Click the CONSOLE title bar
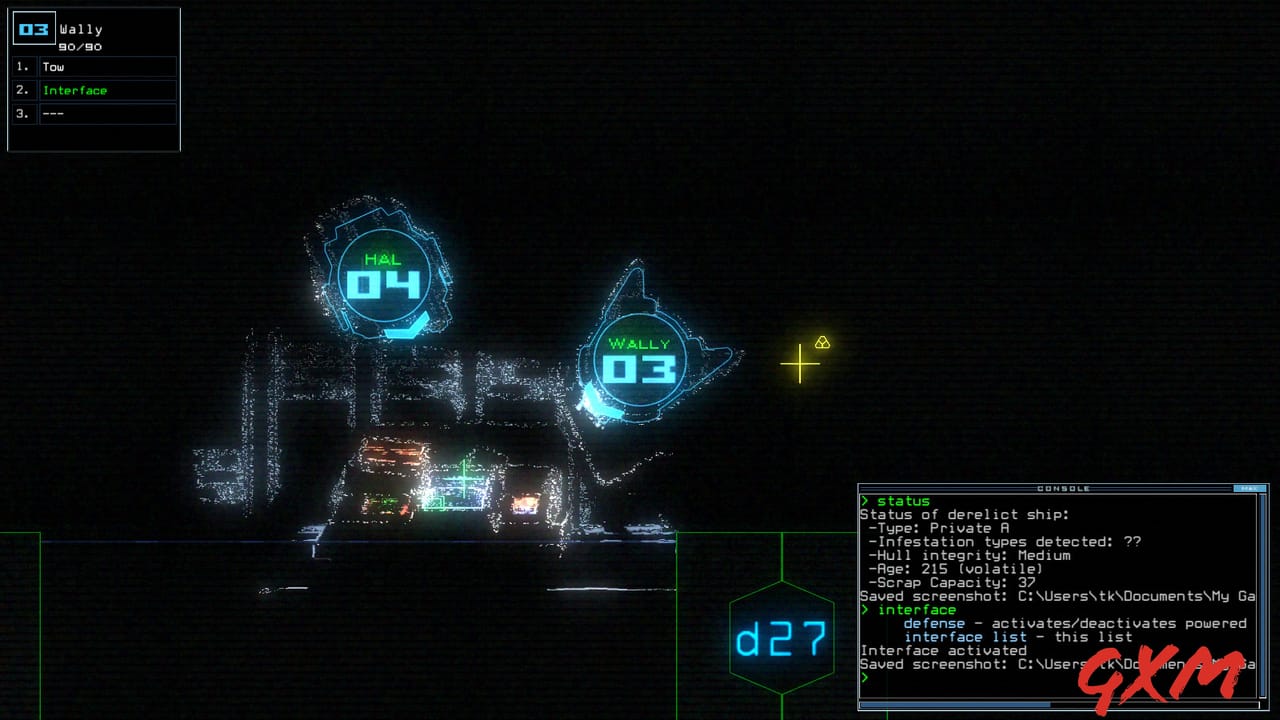The height and width of the screenshot is (720, 1280). (1060, 489)
